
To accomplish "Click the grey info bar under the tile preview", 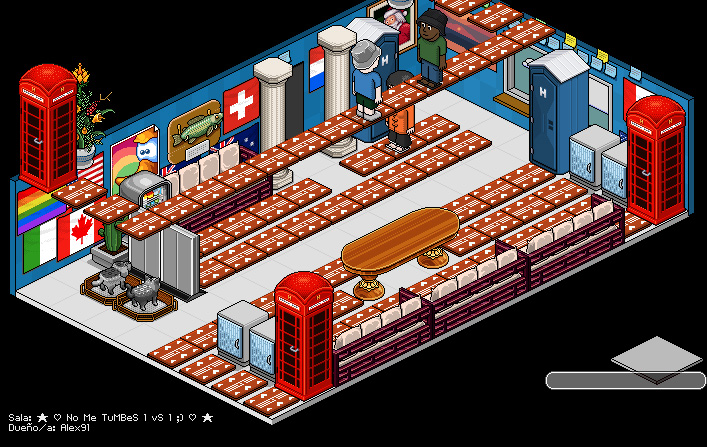I will click(x=625, y=380).
